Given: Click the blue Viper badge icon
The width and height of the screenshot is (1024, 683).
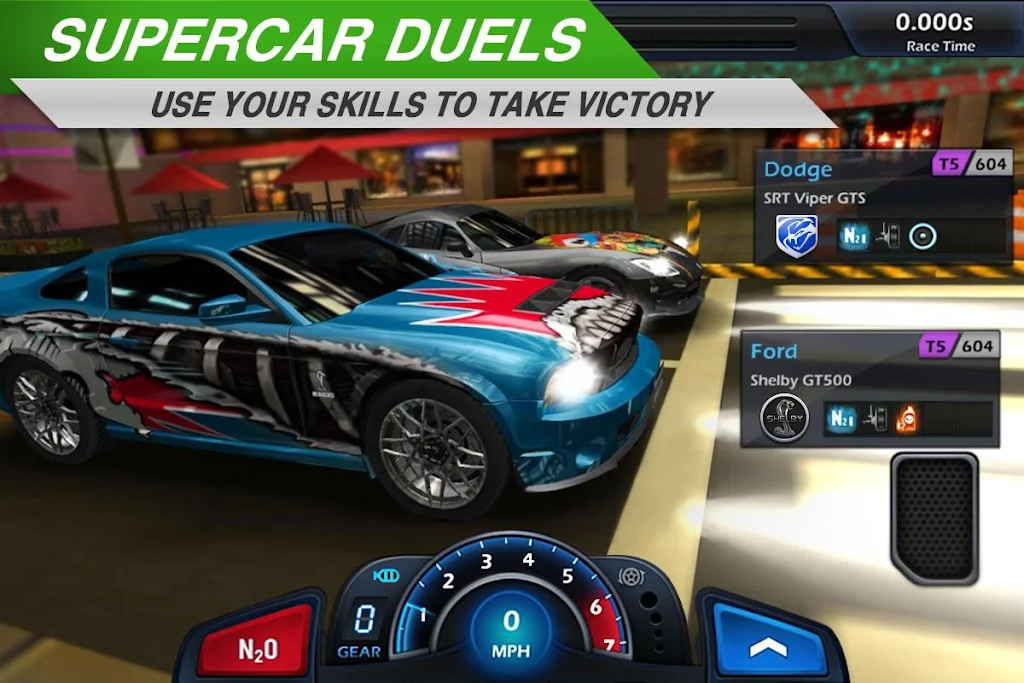Looking at the screenshot, I should [797, 236].
